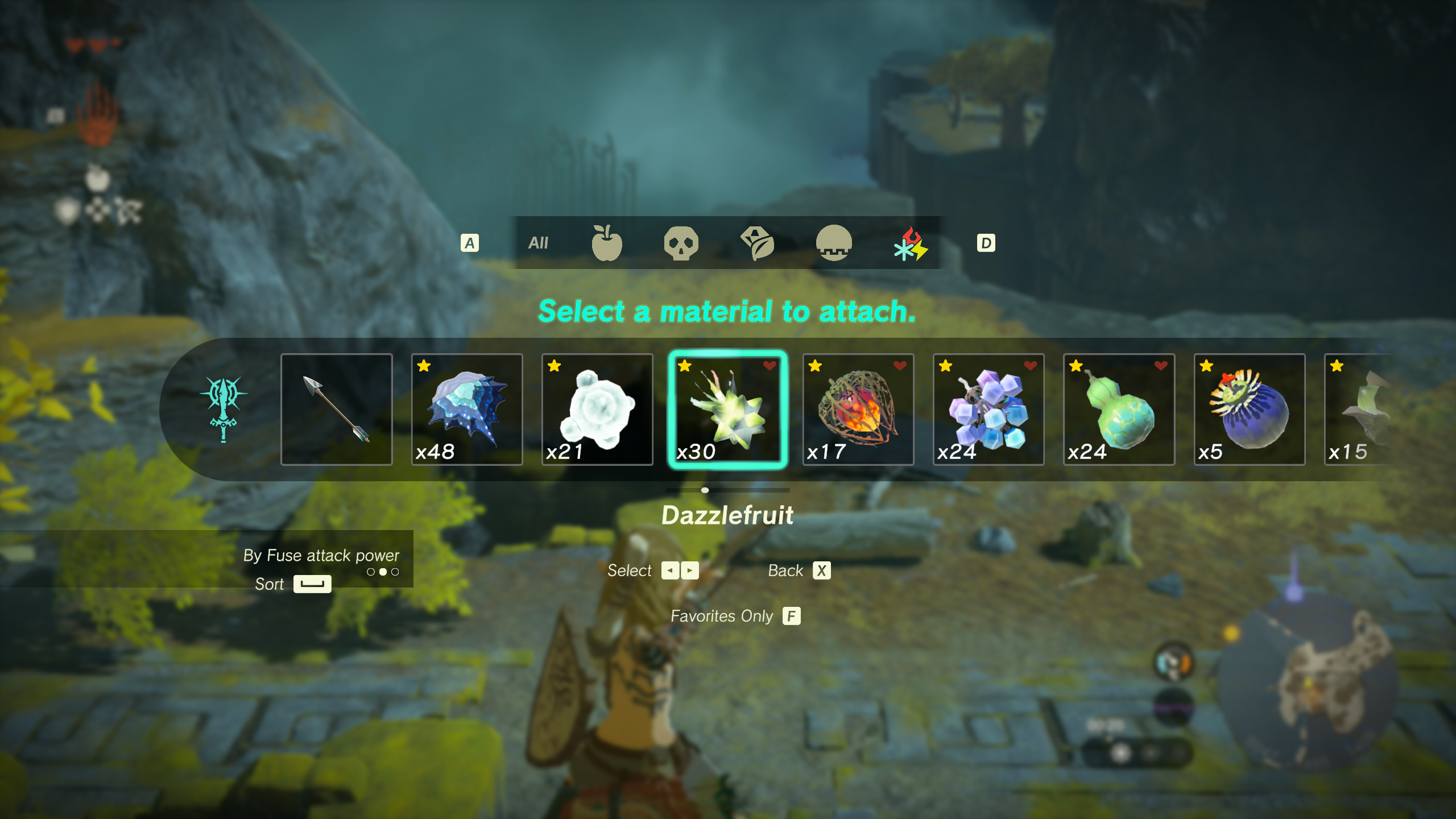Pick the blue spiky shell material x48
The image size is (1456, 819).
click(466, 409)
